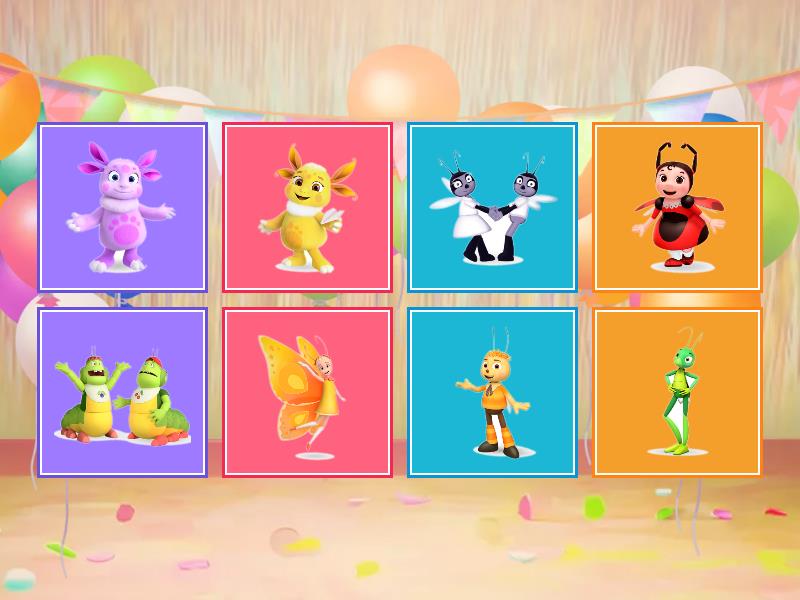Pick the orange butterfly character tile
Viewport: 800px width, 600px height.
coord(307,392)
